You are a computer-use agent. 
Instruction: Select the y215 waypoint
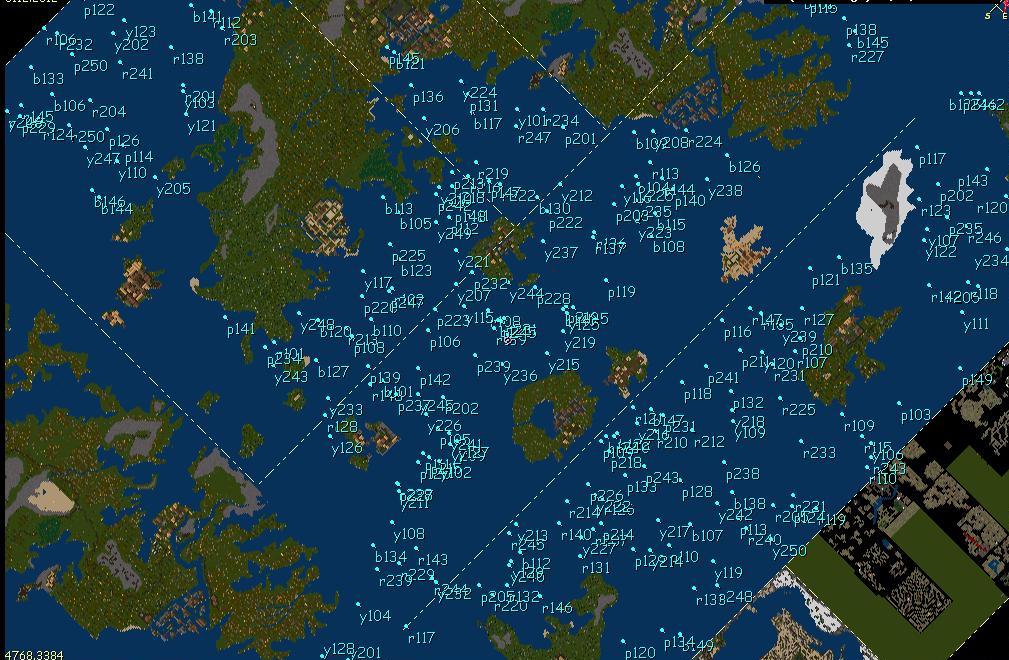pyautogui.click(x=564, y=365)
